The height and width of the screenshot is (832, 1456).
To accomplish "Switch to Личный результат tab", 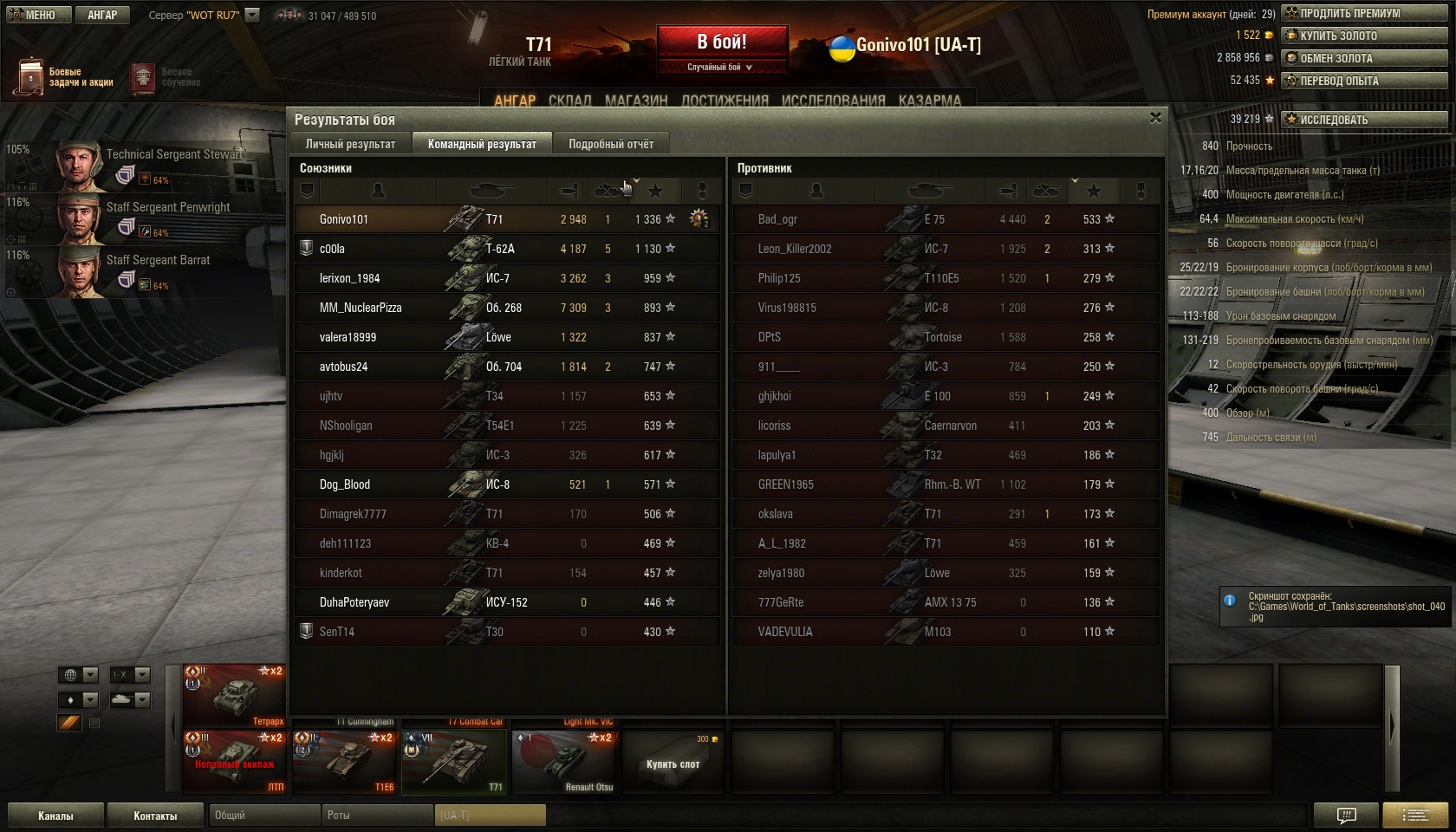I will pyautogui.click(x=350, y=144).
